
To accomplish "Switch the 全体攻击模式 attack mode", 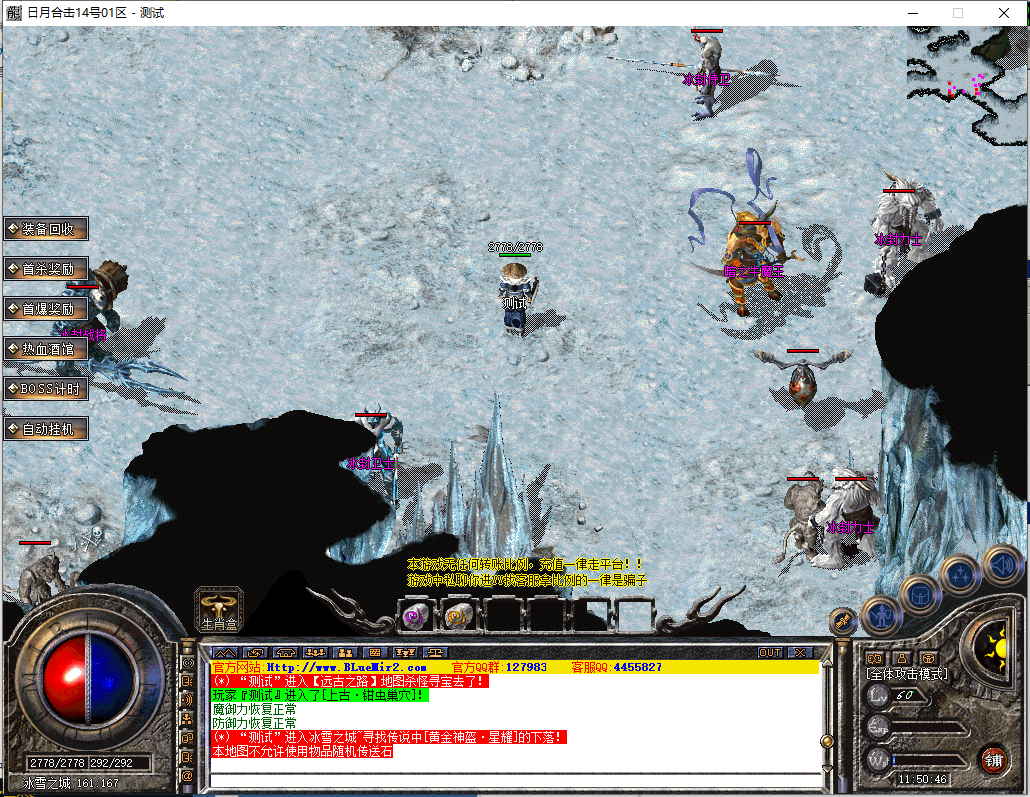I will tap(908, 674).
